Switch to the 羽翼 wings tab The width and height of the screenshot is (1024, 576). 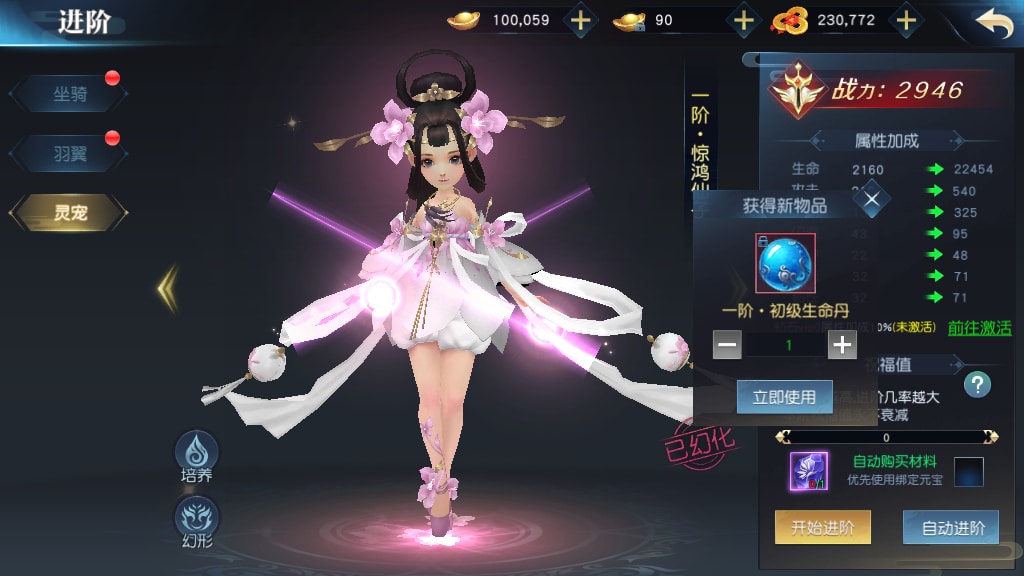click(69, 153)
